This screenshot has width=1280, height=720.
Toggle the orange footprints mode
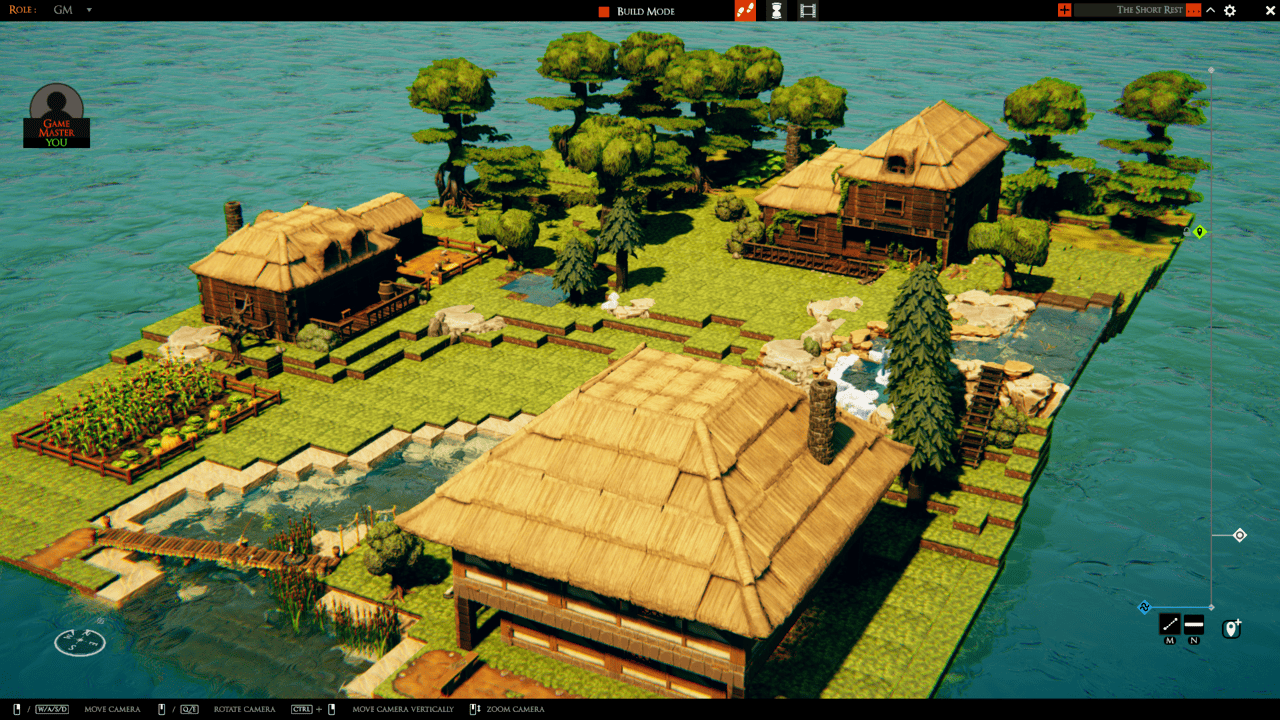[745, 10]
